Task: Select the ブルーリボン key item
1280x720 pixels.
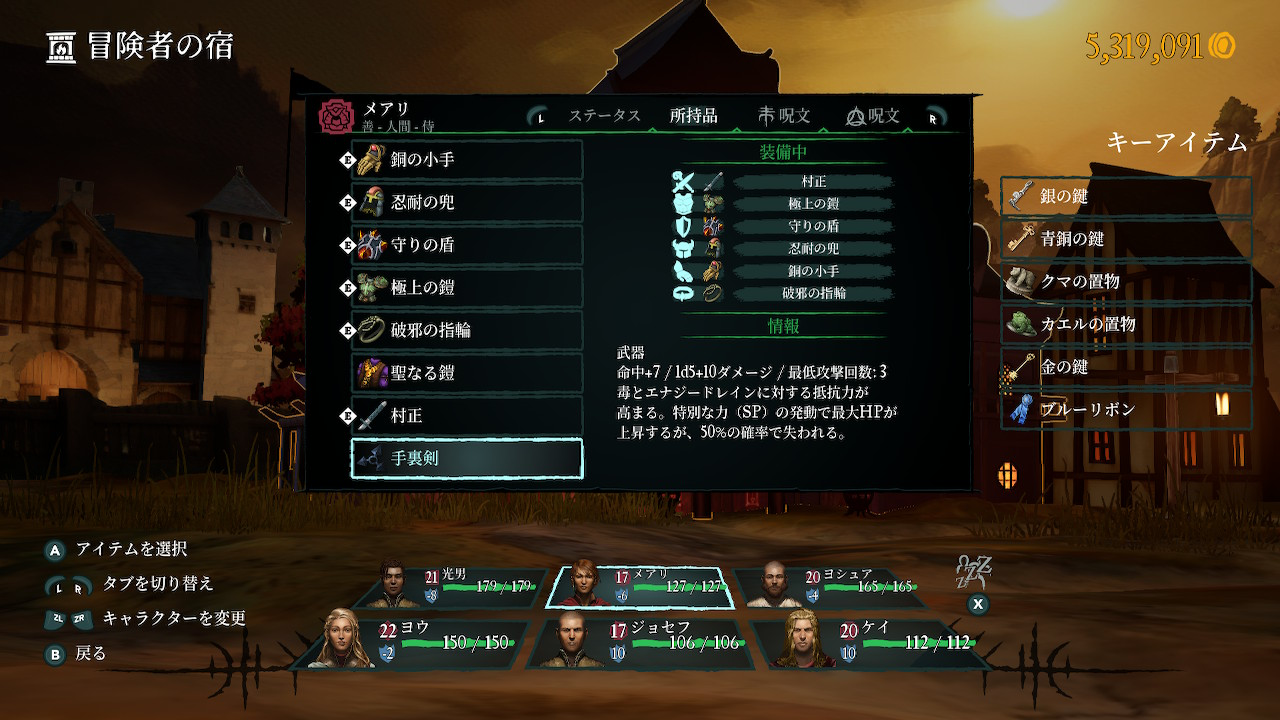Action: 1126,410
